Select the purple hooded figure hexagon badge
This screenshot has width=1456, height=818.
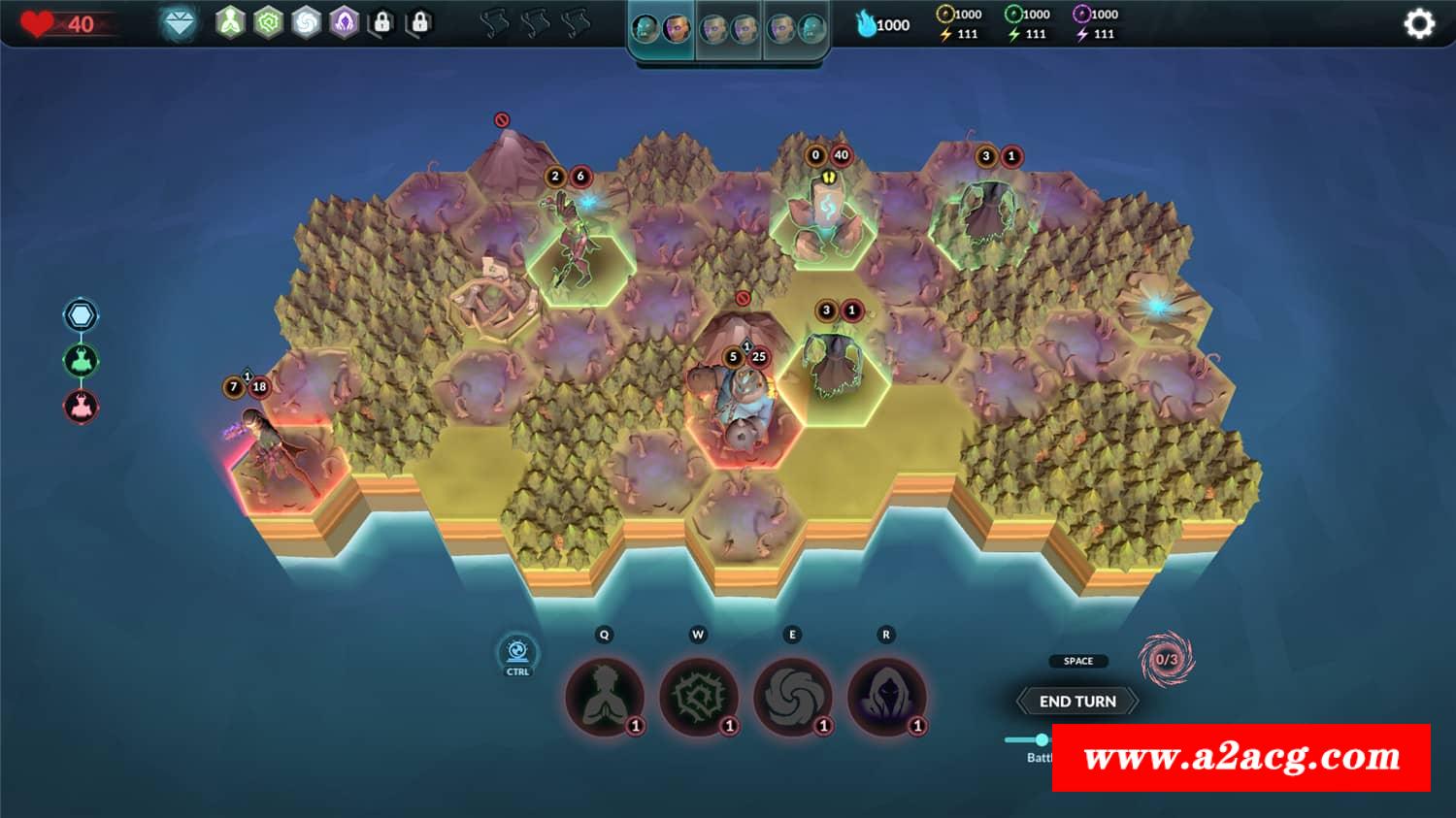click(x=344, y=22)
